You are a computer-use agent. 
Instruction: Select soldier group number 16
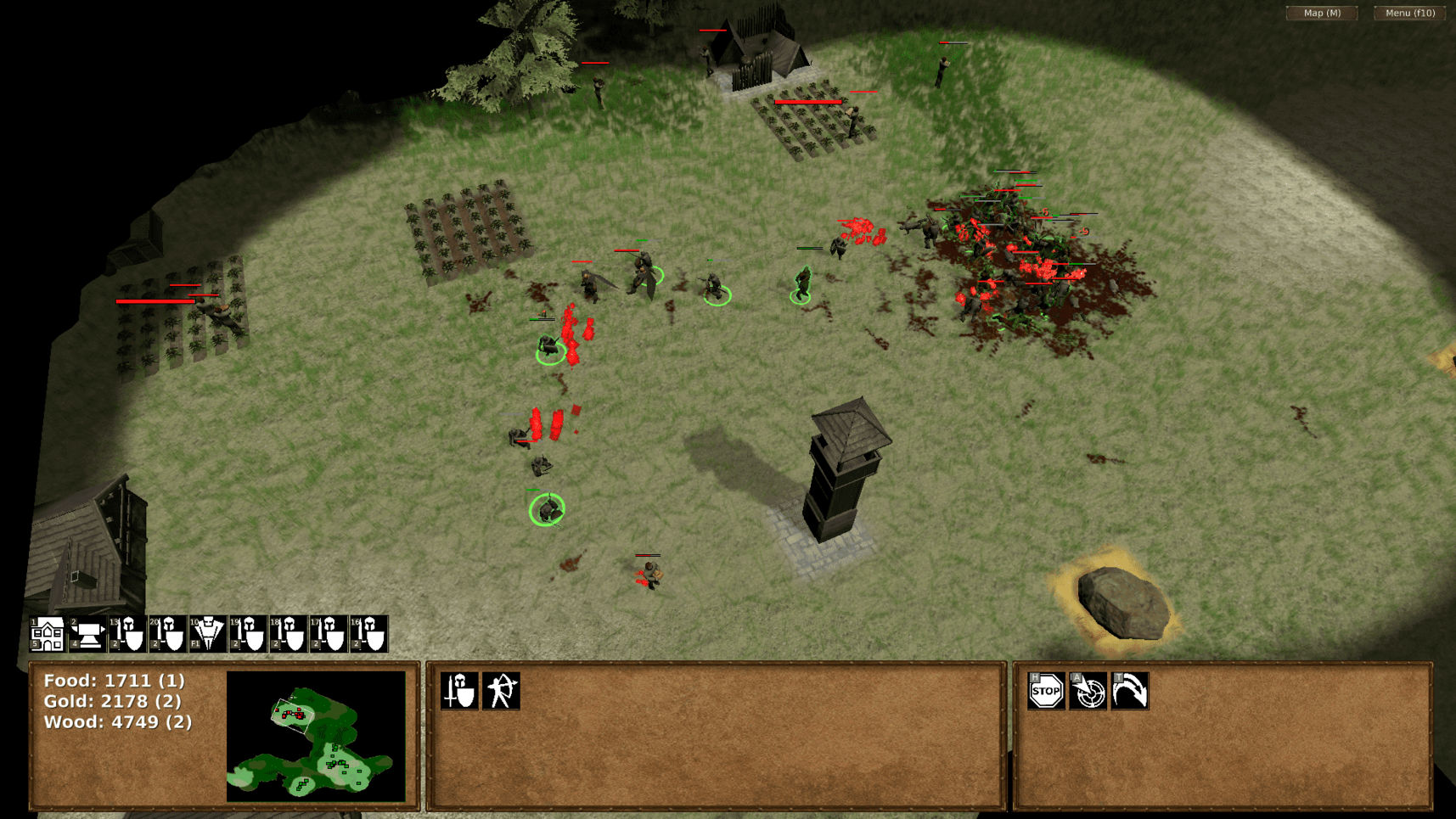tap(368, 634)
